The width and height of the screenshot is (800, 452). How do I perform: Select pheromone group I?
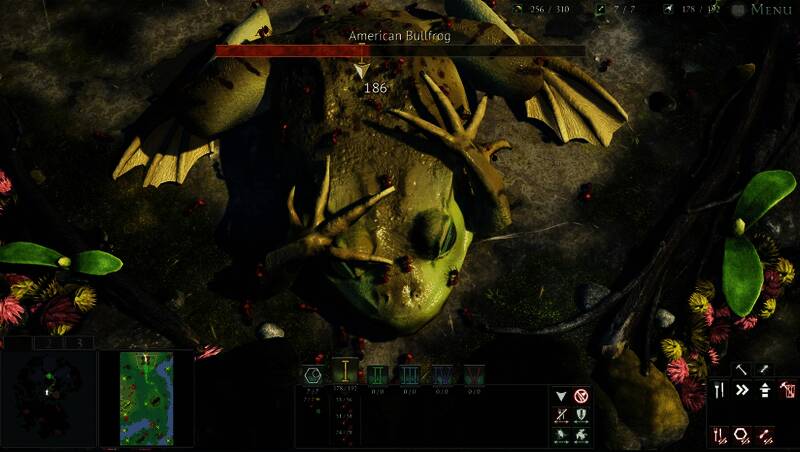tap(345, 374)
